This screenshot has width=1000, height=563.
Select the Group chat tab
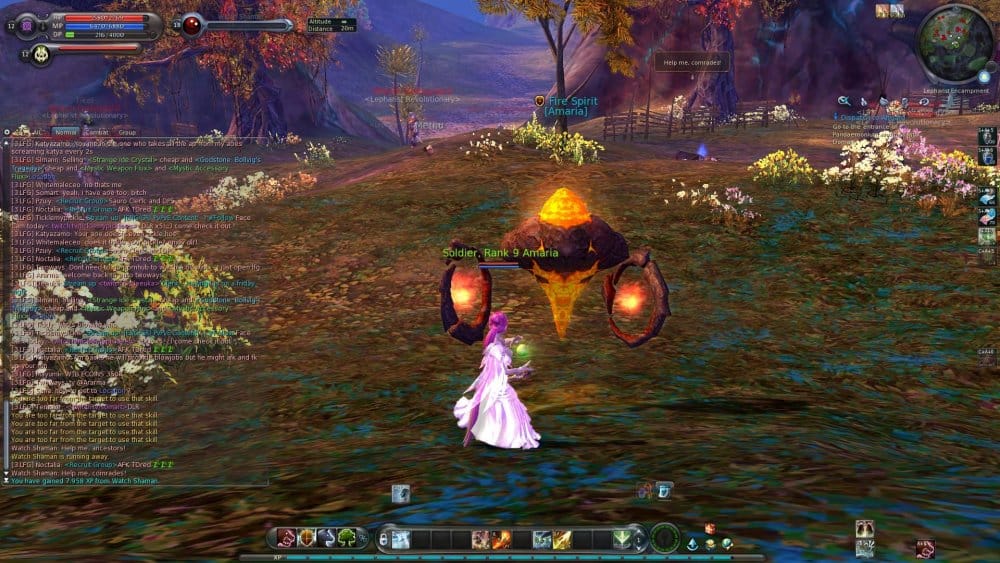pos(127,132)
